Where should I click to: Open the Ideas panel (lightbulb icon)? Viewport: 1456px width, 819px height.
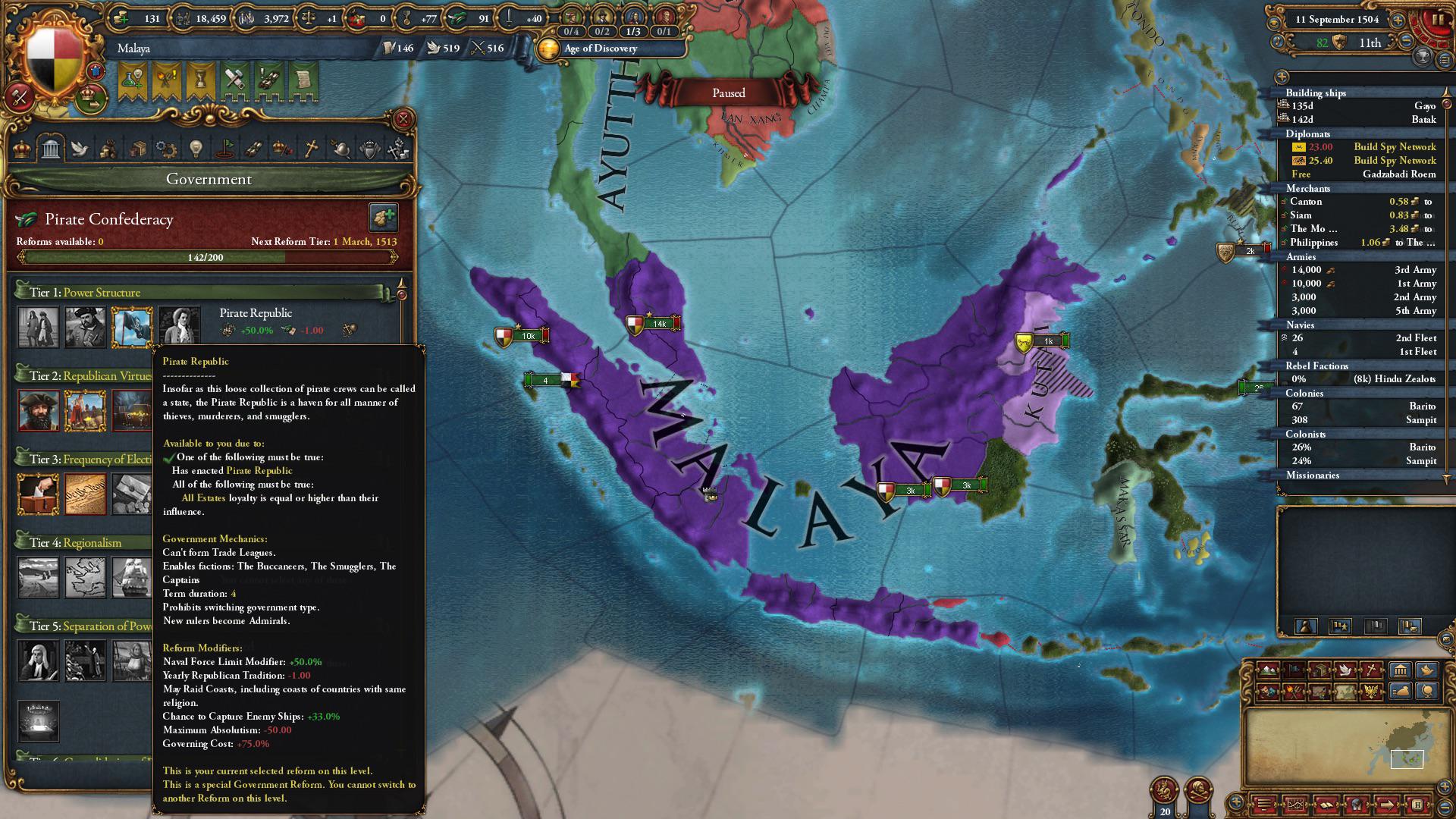coord(196,148)
